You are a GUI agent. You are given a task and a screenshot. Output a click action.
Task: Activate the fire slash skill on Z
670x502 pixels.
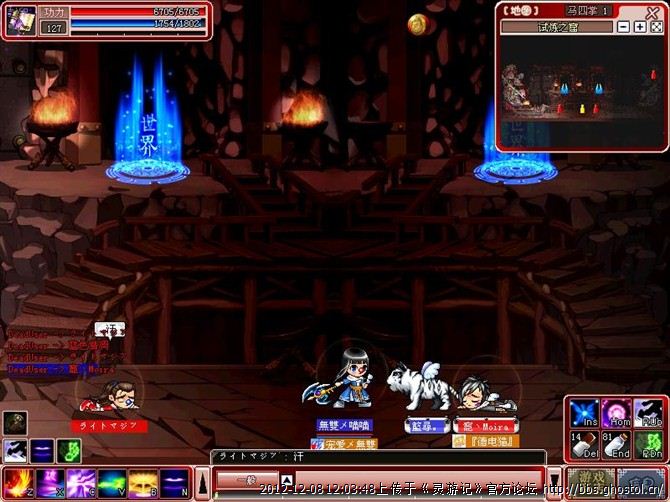pos(15,482)
